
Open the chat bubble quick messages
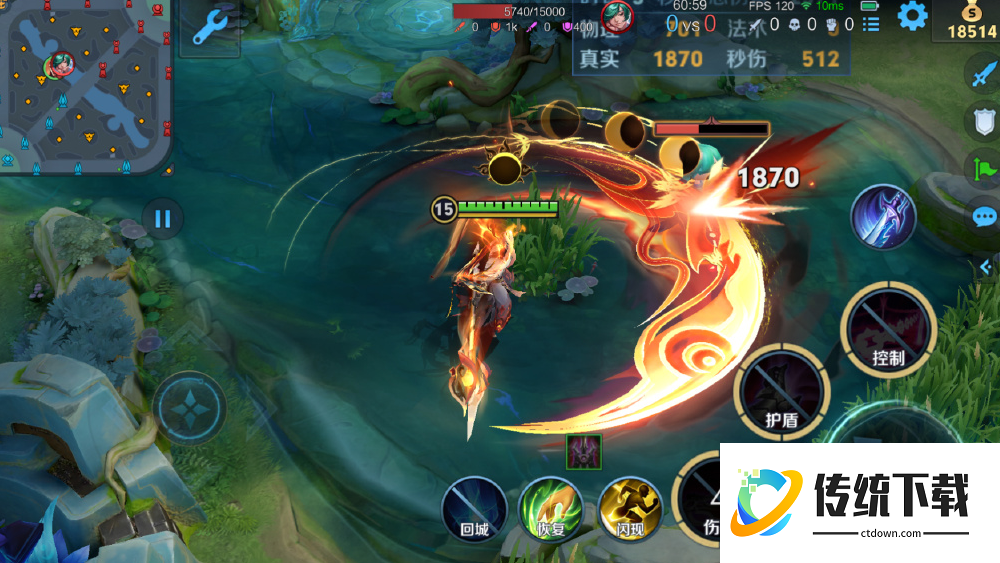coord(984,215)
